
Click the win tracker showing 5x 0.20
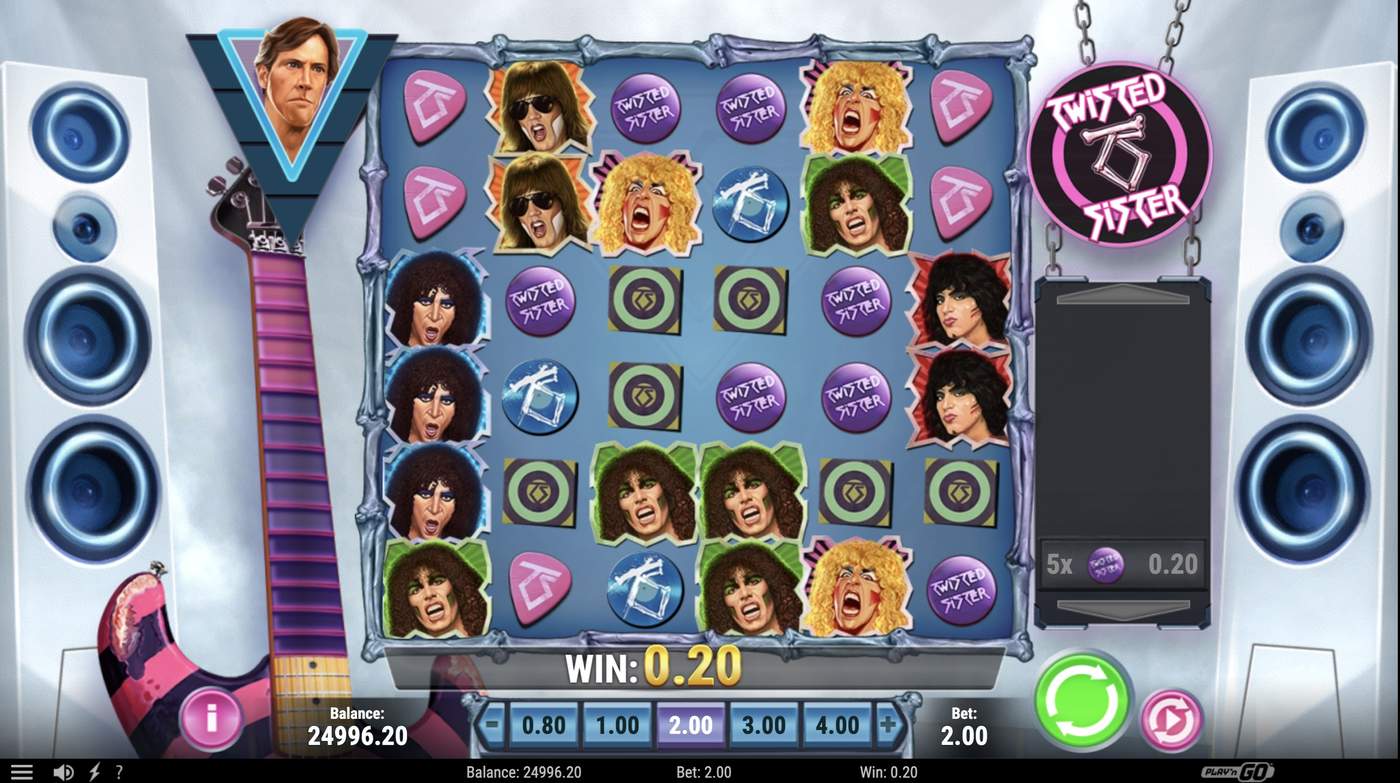click(x=1121, y=564)
